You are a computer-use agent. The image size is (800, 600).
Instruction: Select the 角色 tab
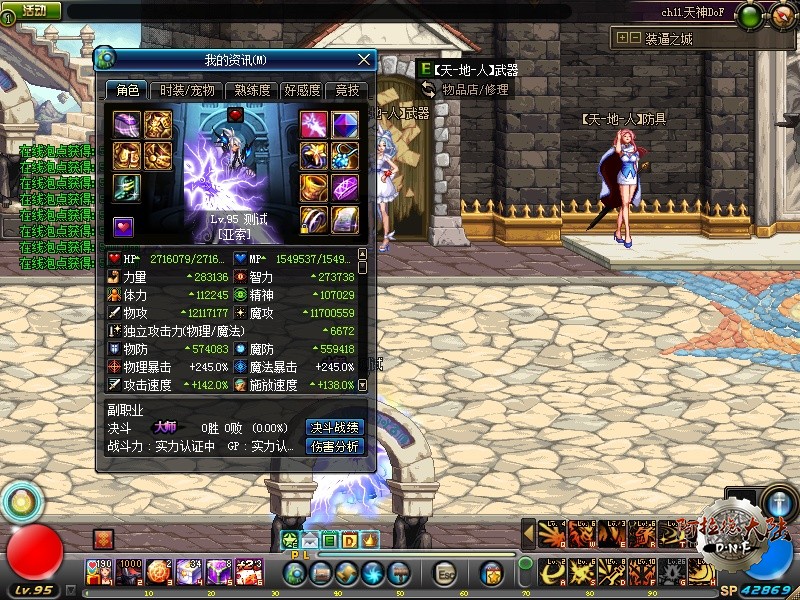click(128, 90)
